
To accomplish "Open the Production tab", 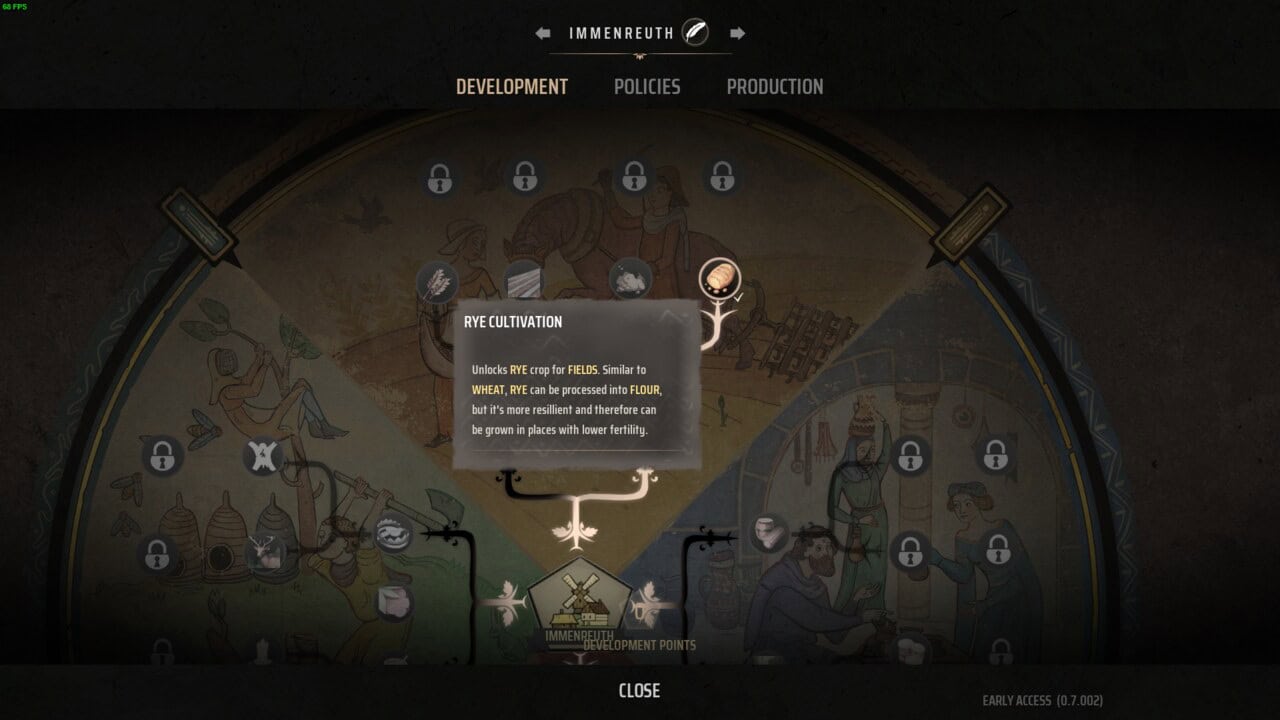I will 774,87.
